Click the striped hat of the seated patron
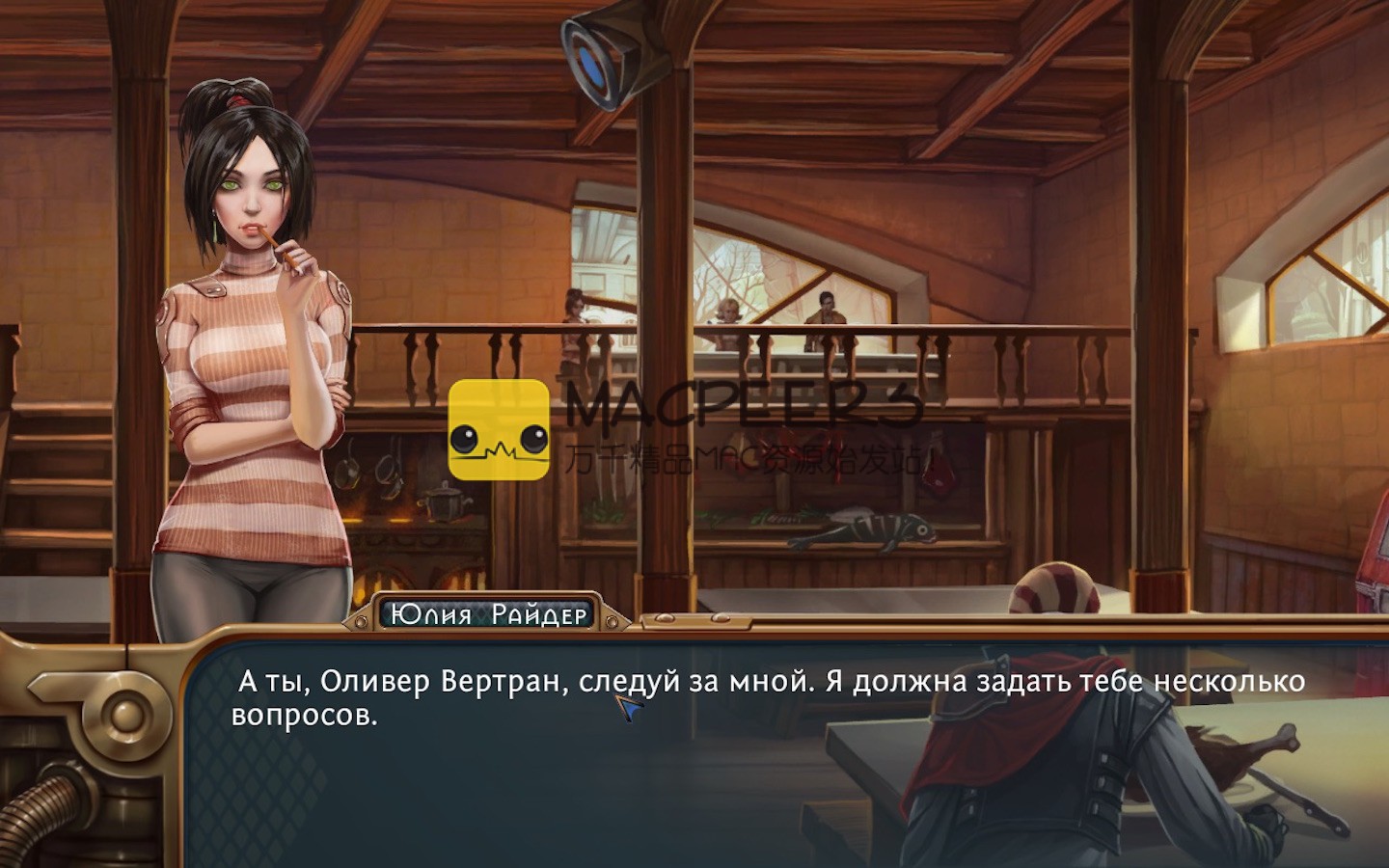 point(1056,588)
